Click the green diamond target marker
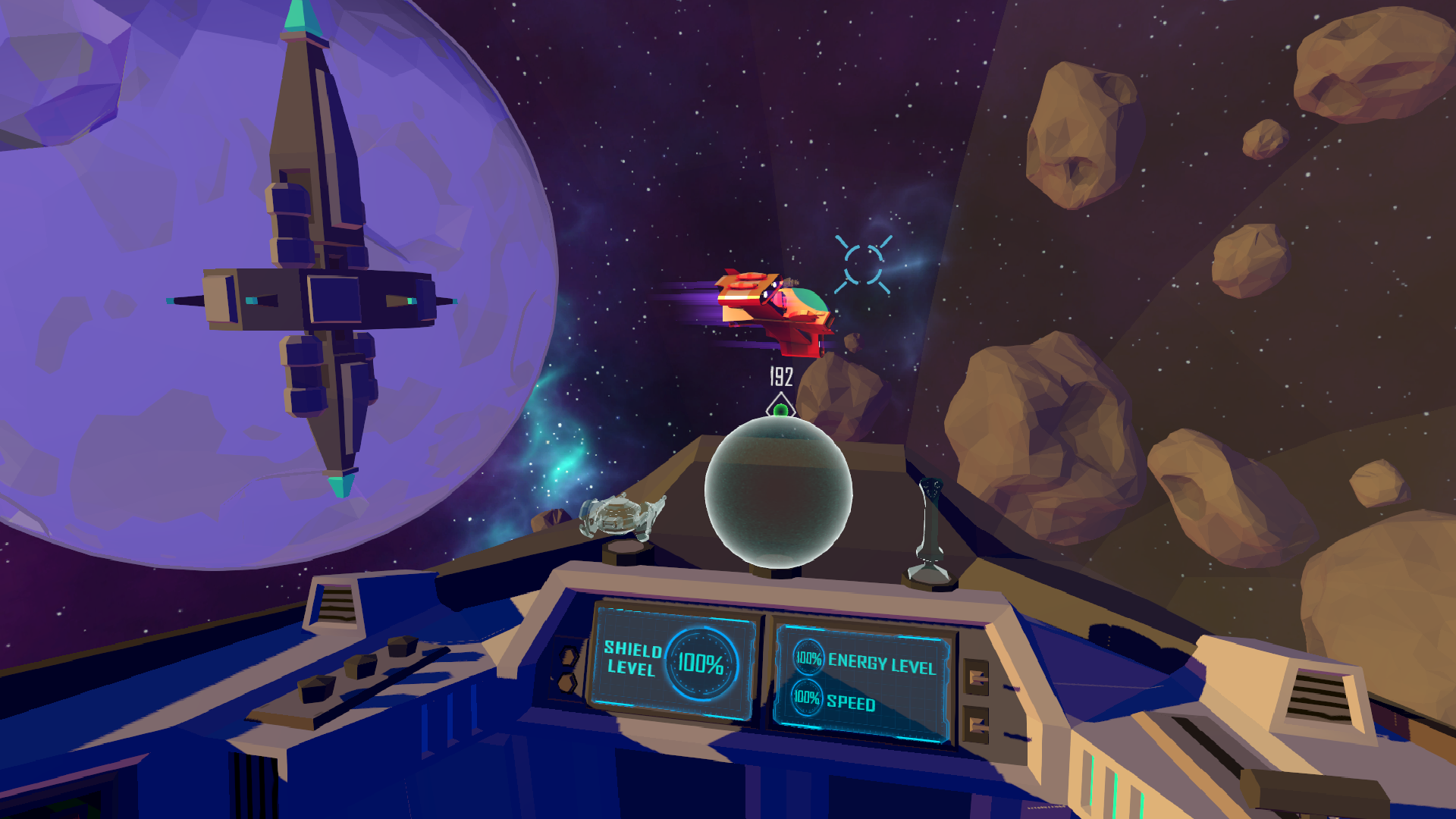1456x819 pixels. coord(780,409)
